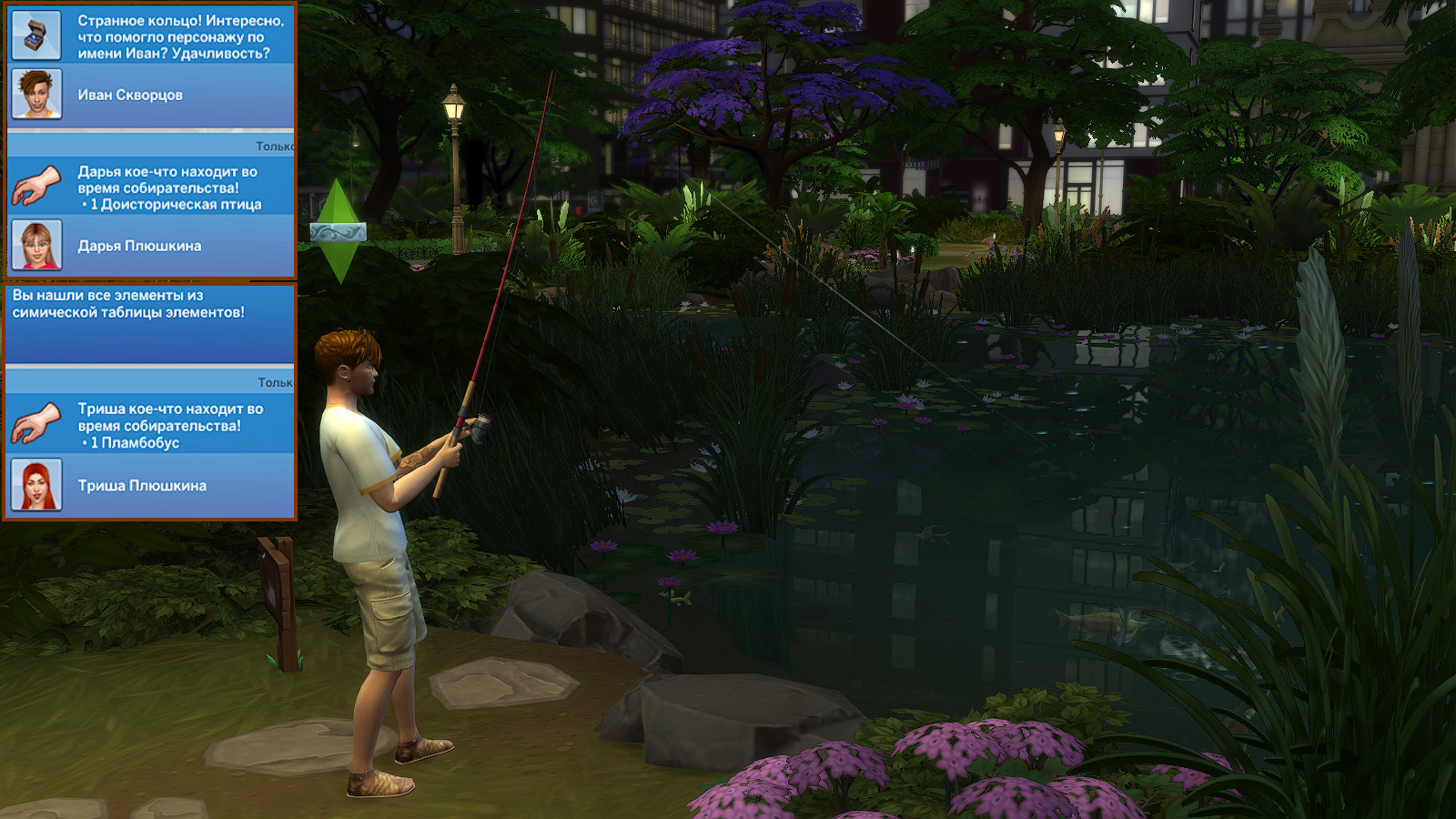Select the notification about finding all elements
The height and width of the screenshot is (819, 1456).
coord(150,322)
